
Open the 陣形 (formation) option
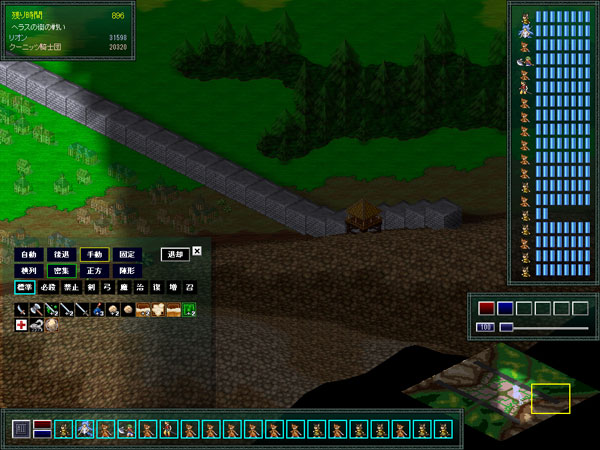[127, 271]
